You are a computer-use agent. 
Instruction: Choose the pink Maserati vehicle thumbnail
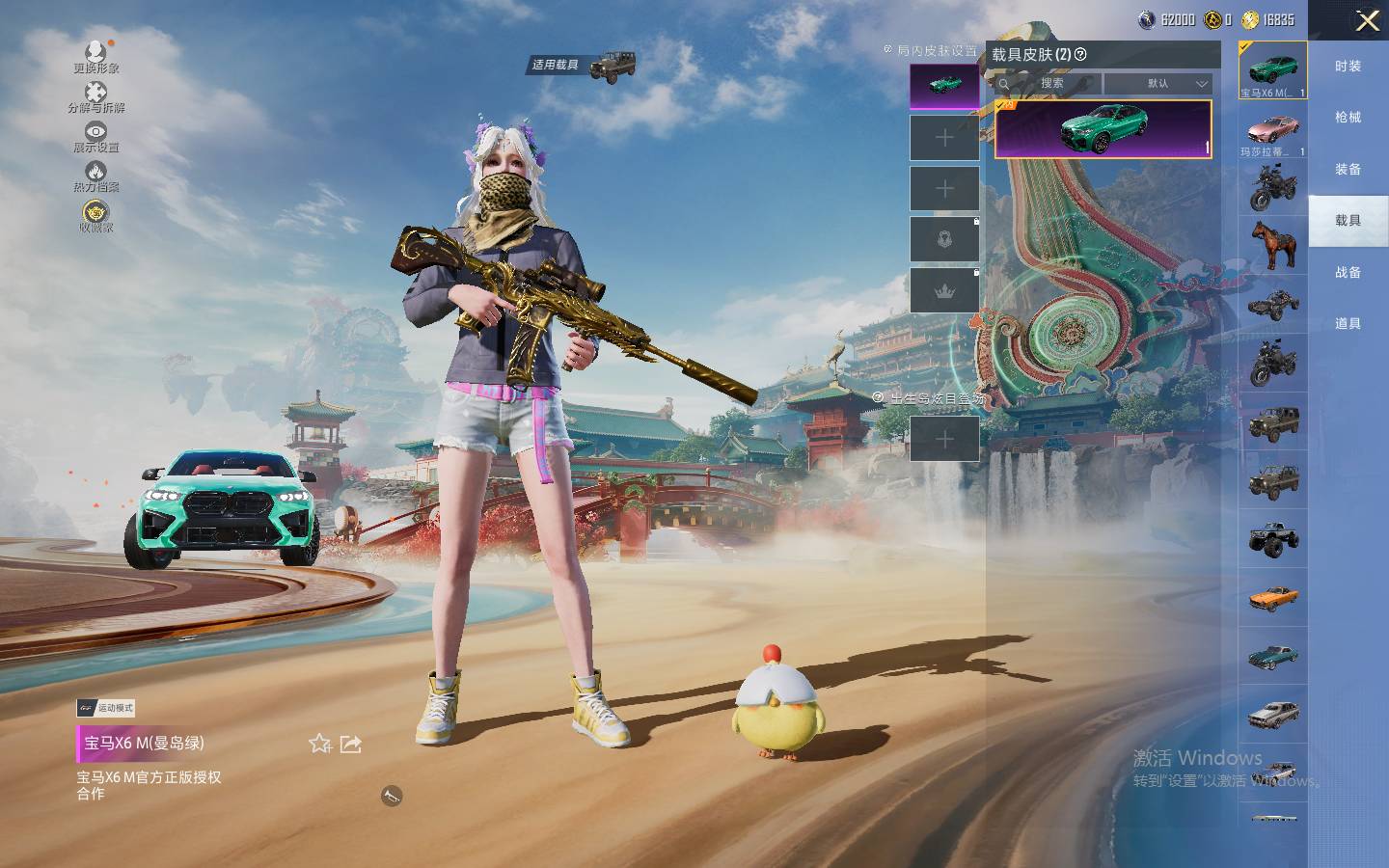coord(1272,130)
